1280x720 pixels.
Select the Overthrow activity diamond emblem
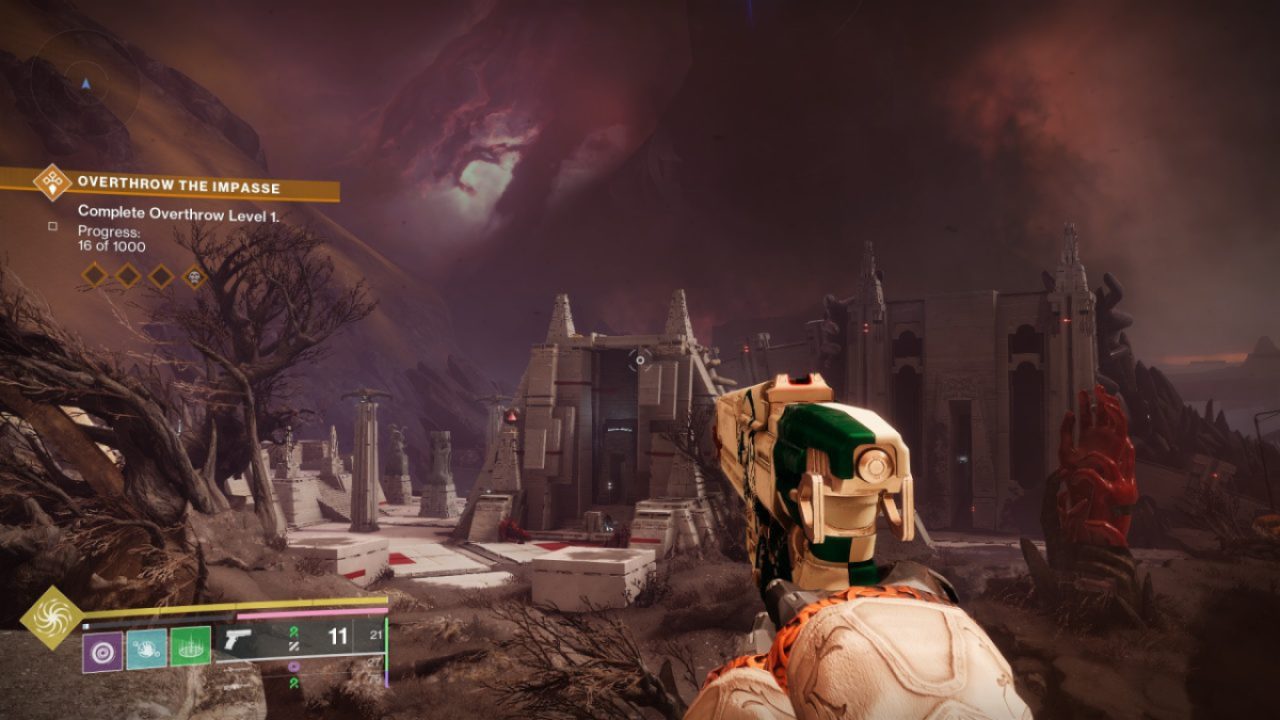pos(50,183)
